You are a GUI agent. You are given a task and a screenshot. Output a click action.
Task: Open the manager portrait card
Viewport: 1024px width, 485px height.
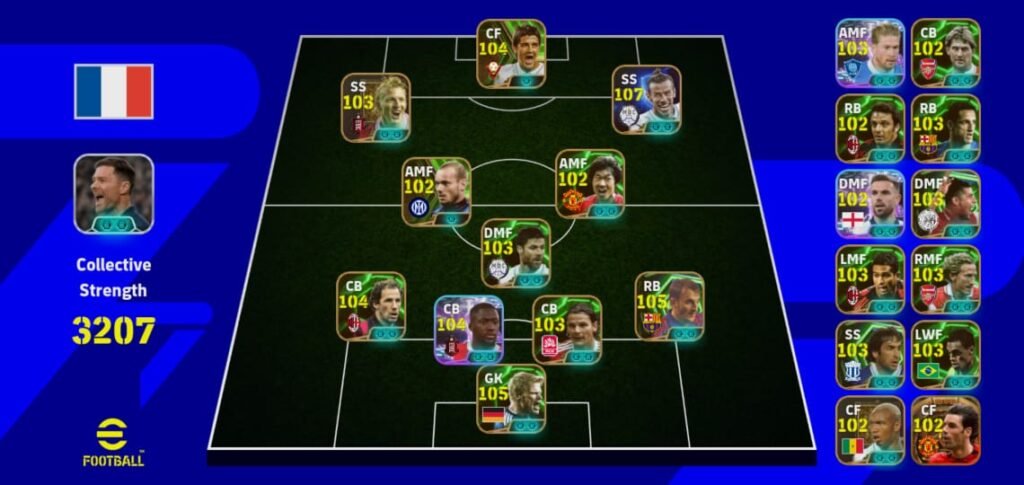click(114, 194)
